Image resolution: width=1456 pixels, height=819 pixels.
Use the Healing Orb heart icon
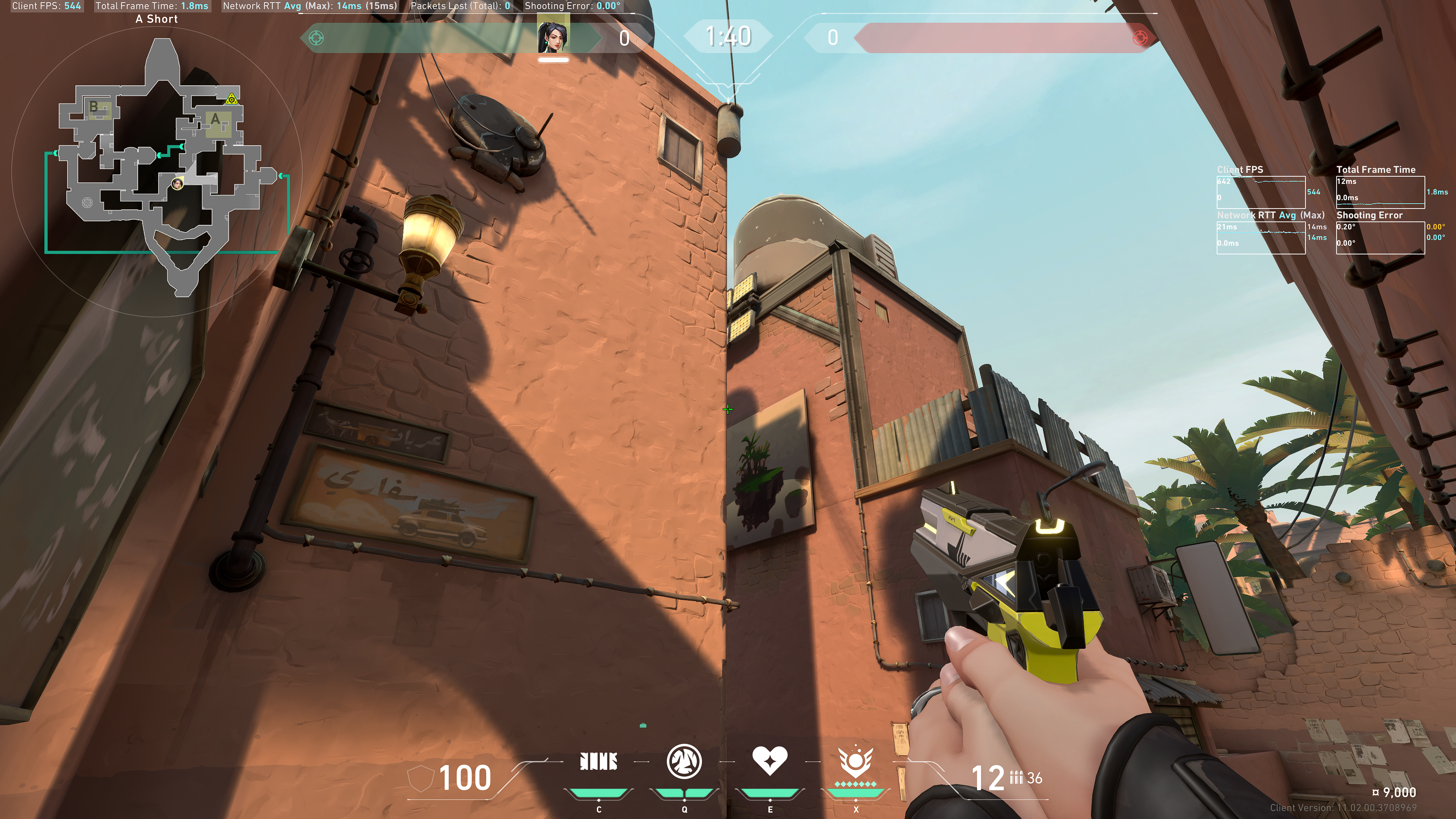tap(769, 761)
